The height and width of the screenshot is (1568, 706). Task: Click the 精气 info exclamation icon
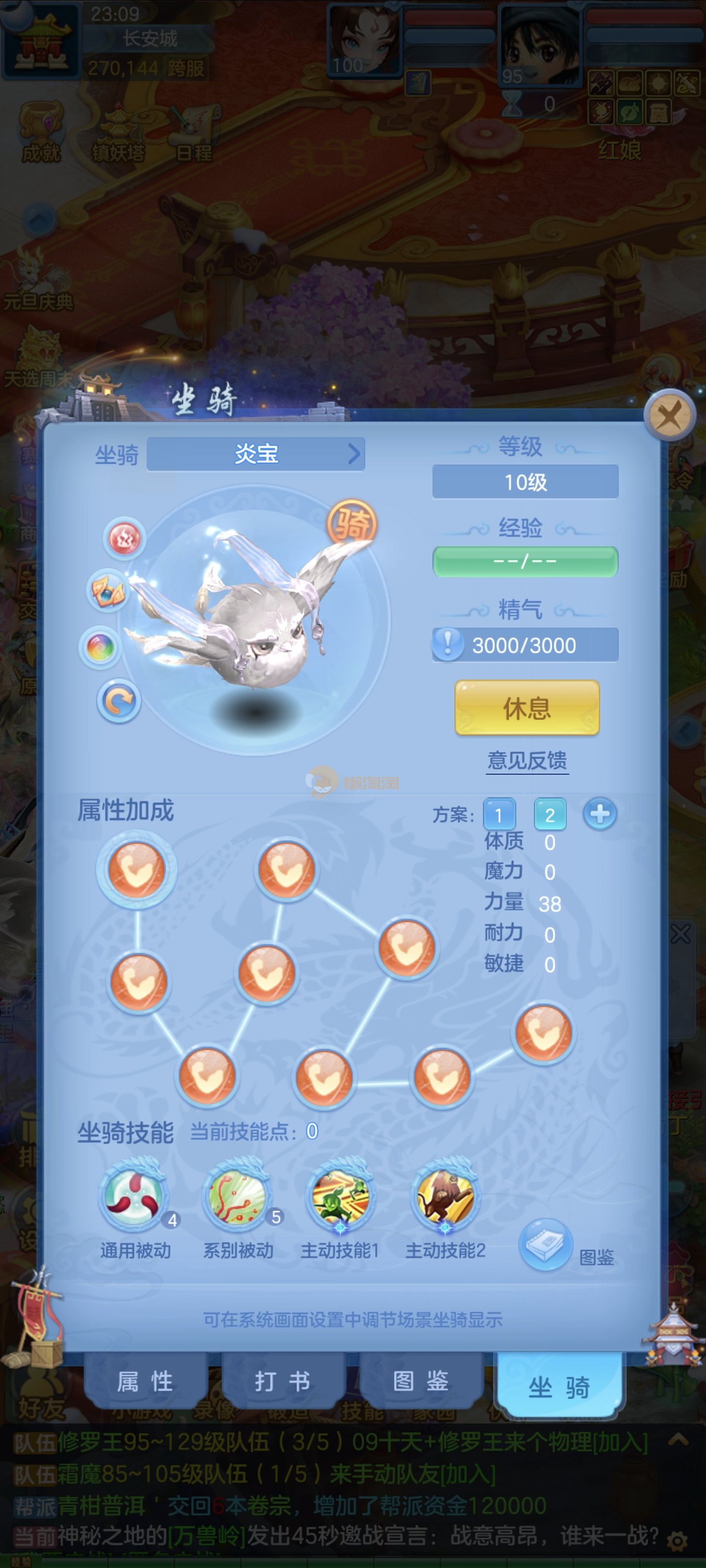[448, 645]
